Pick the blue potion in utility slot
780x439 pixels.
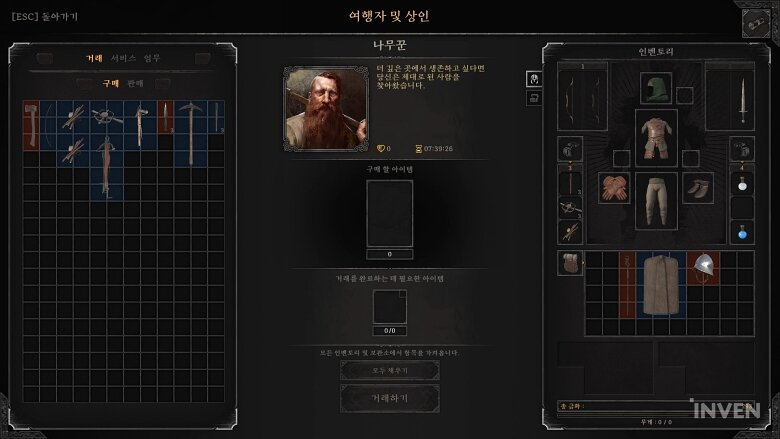coord(742,232)
